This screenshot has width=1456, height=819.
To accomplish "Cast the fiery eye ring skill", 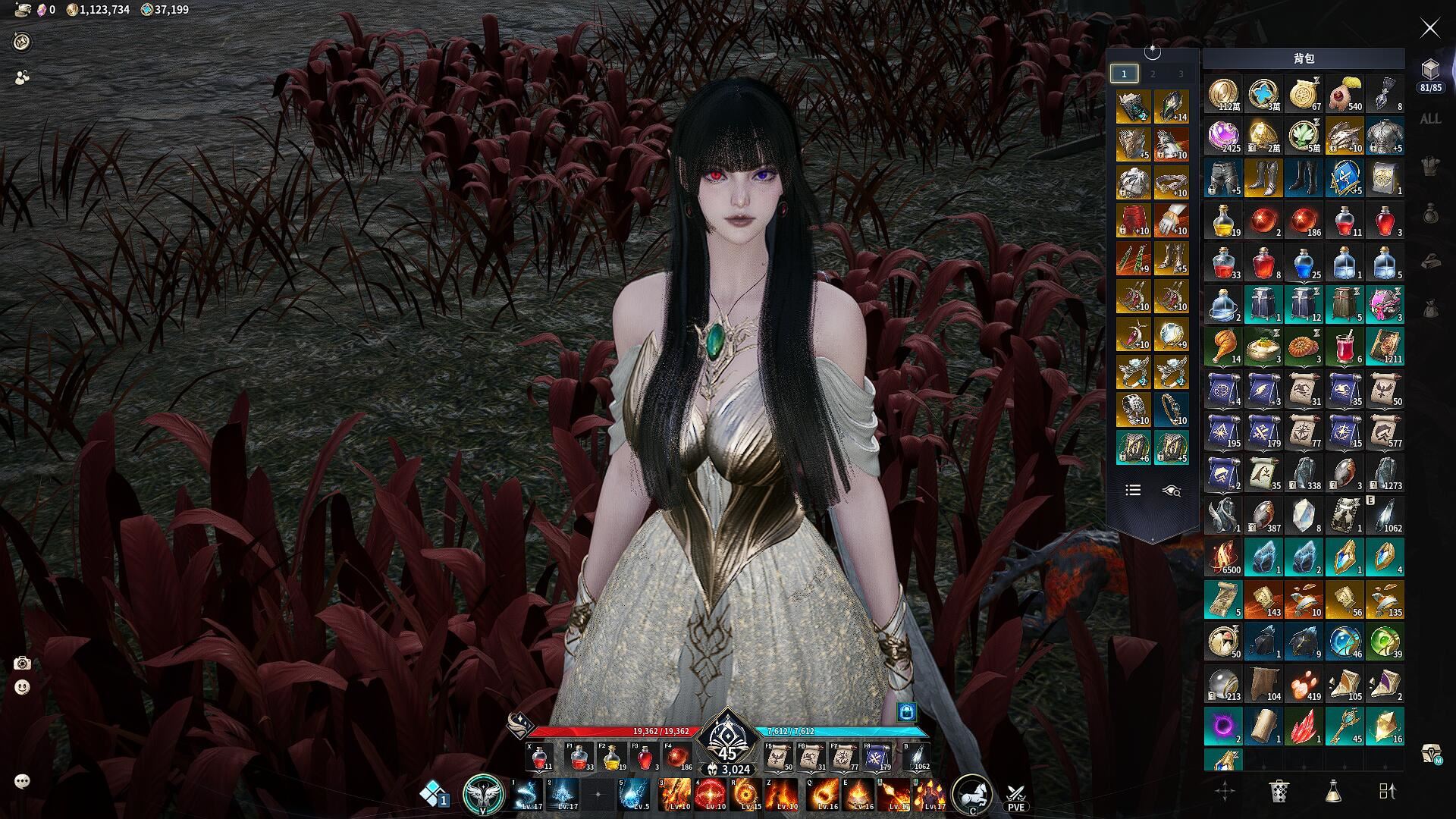I will [747, 794].
